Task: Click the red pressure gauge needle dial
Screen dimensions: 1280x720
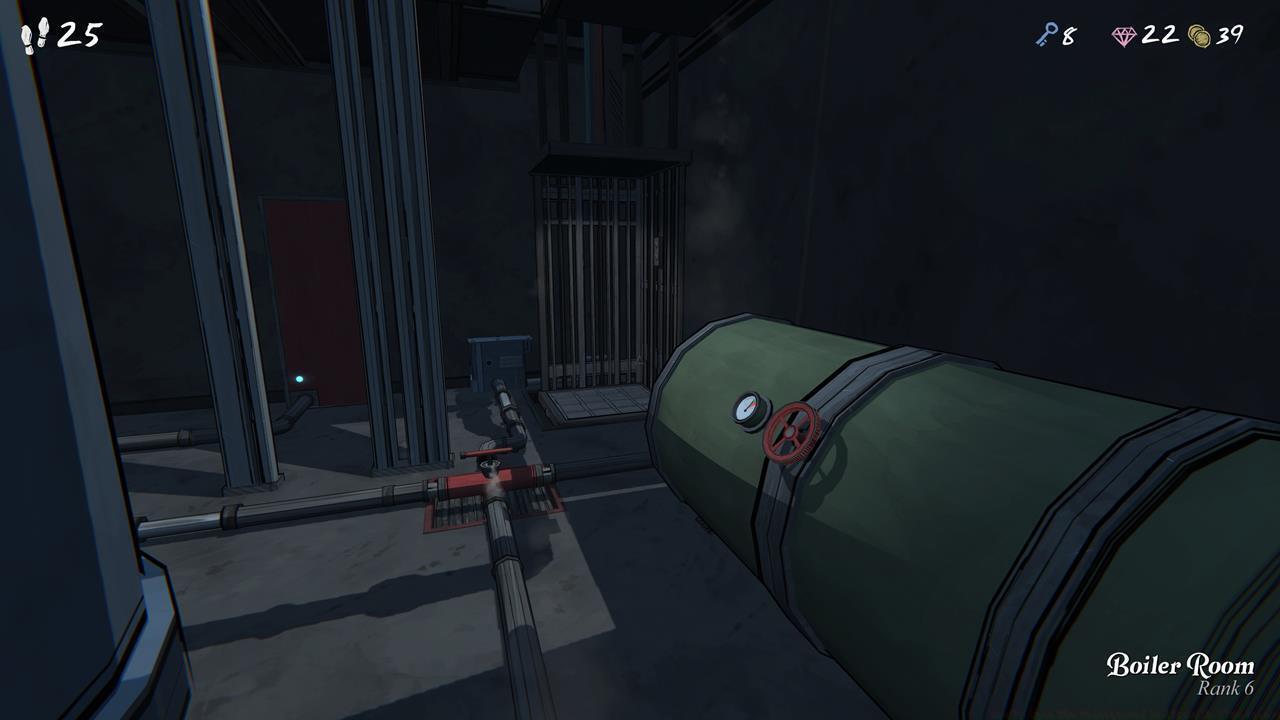Action: point(746,410)
